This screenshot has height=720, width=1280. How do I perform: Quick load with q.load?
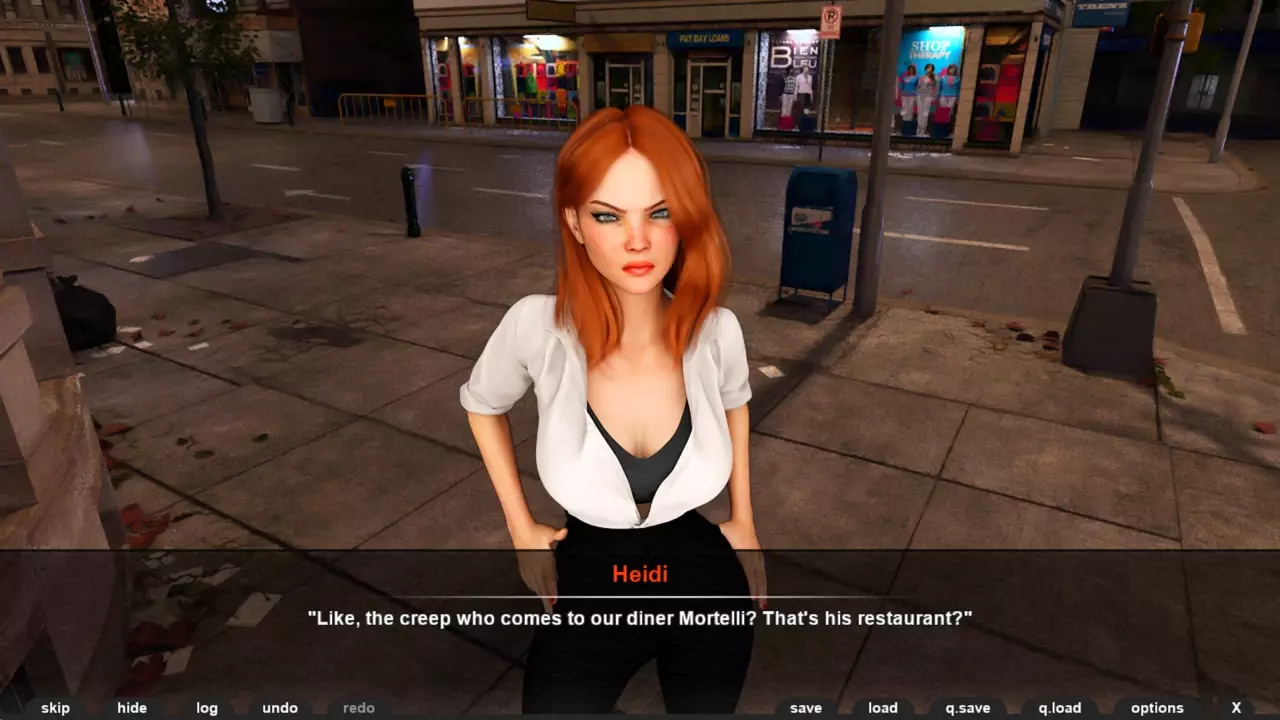tap(1060, 708)
